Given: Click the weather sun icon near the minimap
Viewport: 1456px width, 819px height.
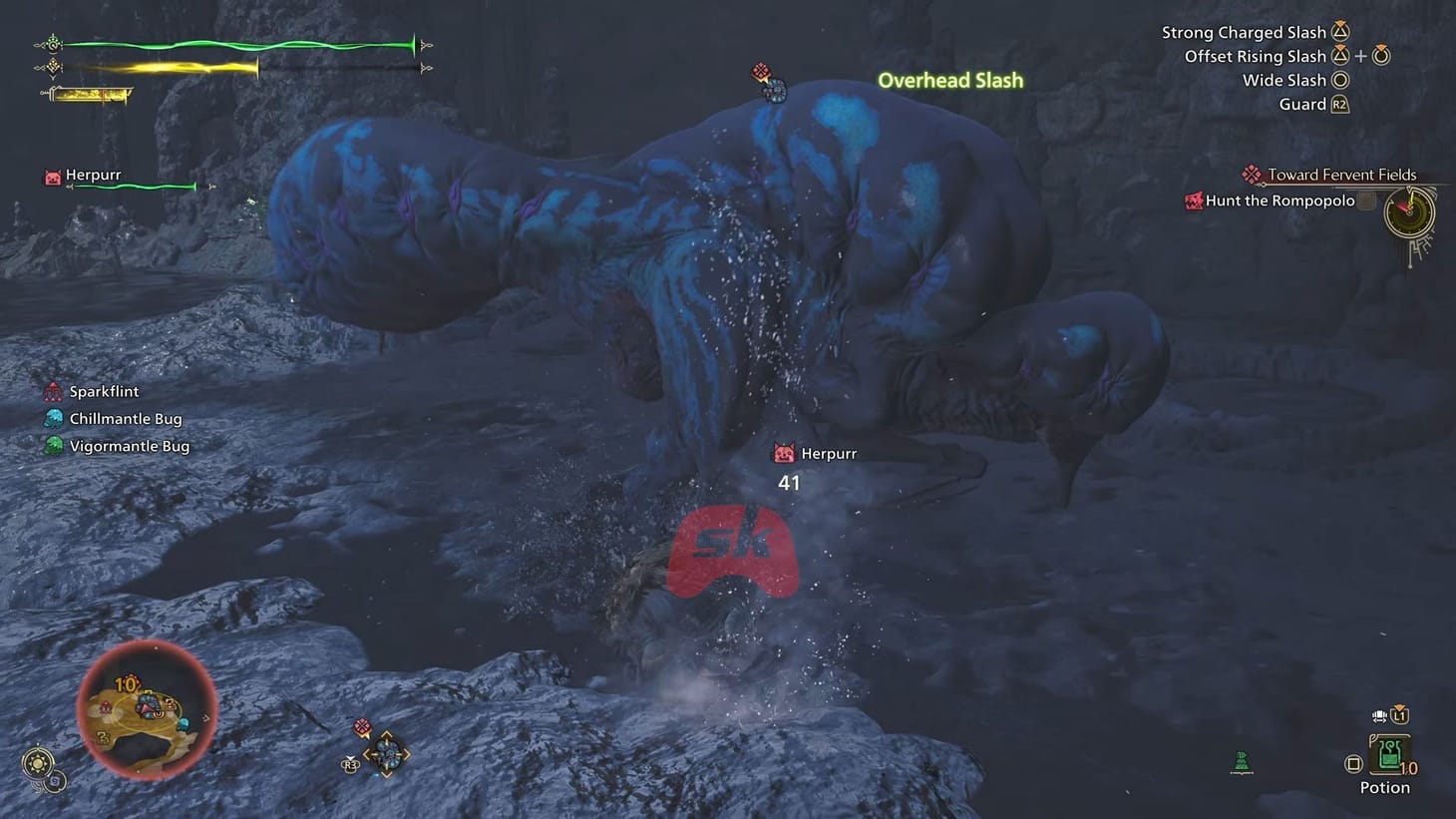Looking at the screenshot, I should [x=37, y=762].
